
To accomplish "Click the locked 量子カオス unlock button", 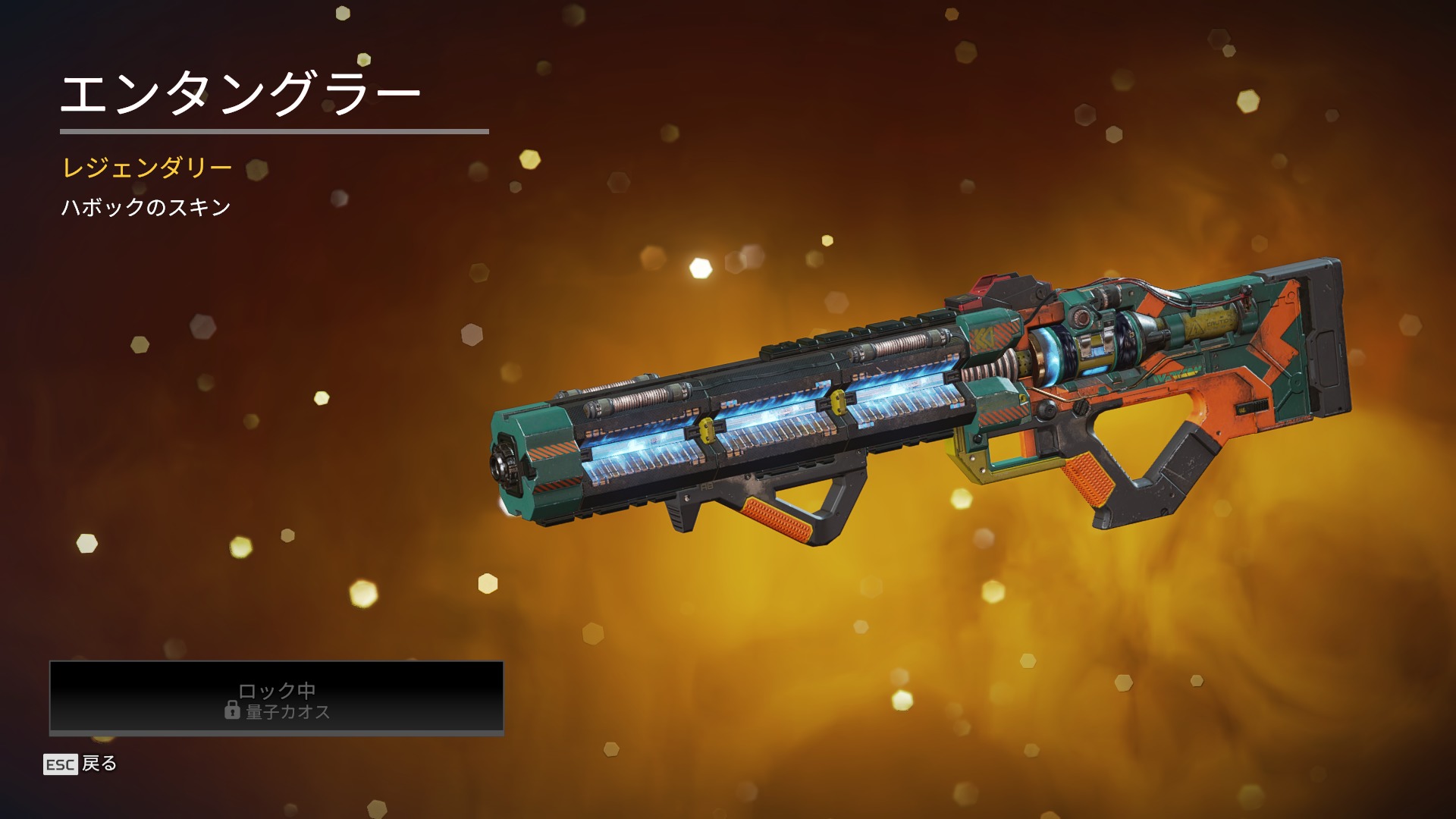I will point(277,698).
